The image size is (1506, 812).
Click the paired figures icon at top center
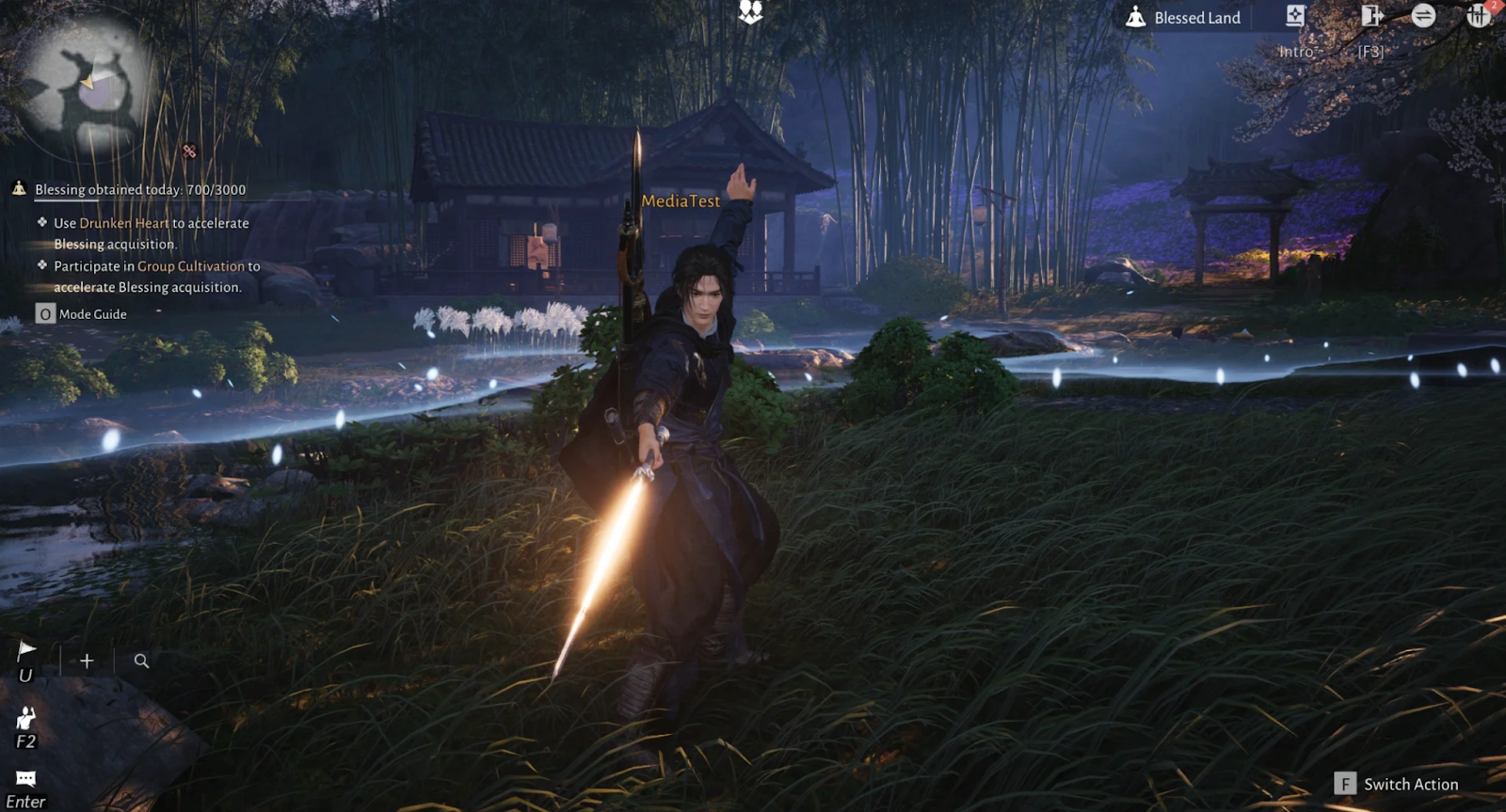click(750, 11)
